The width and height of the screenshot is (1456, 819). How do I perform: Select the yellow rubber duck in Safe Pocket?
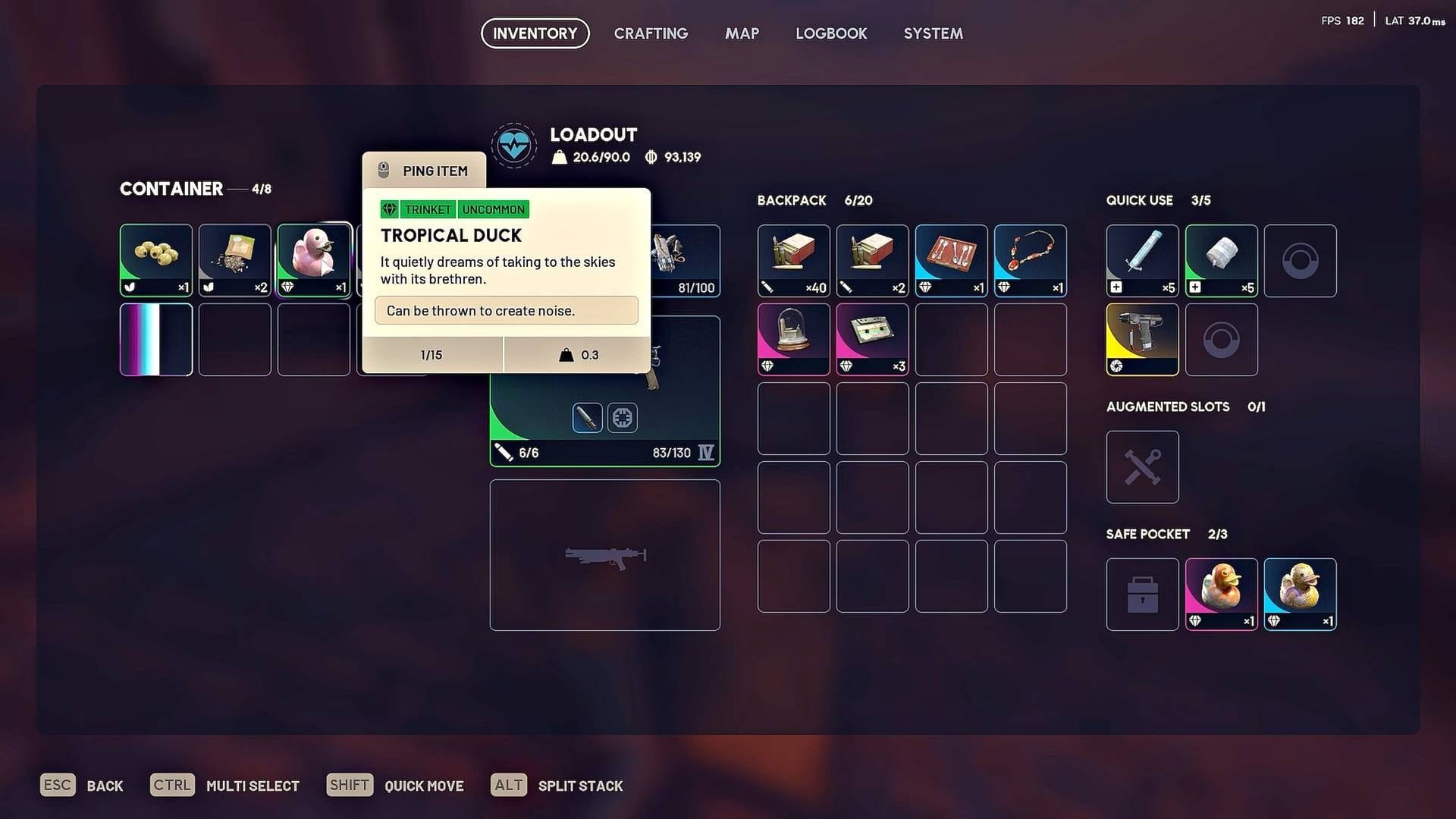[1300, 593]
